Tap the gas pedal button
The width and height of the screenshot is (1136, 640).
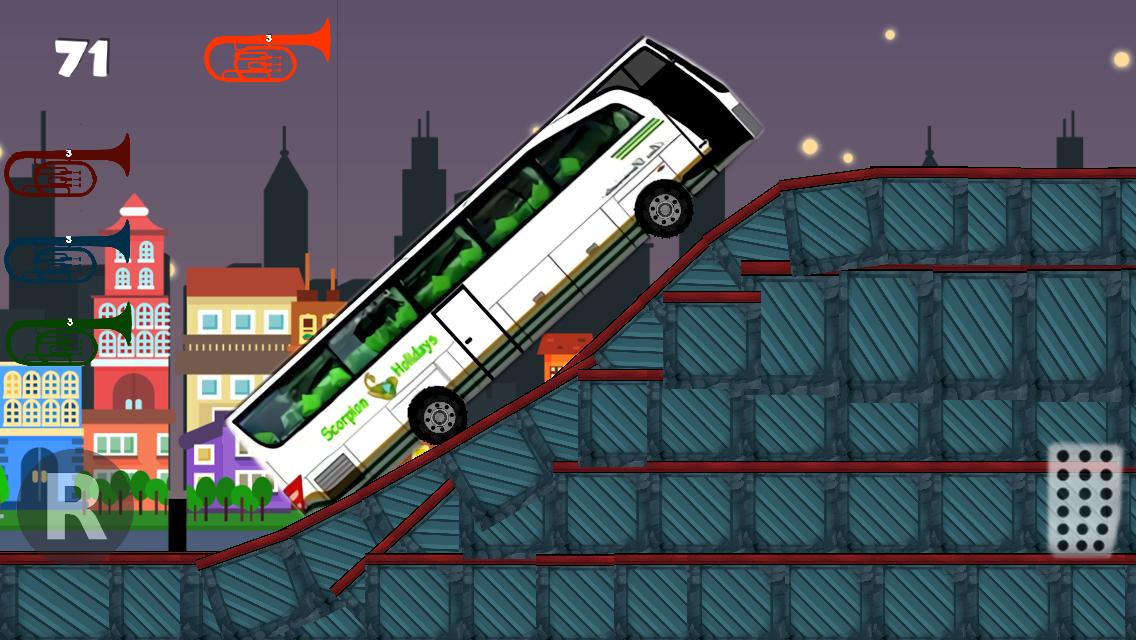tap(1084, 499)
